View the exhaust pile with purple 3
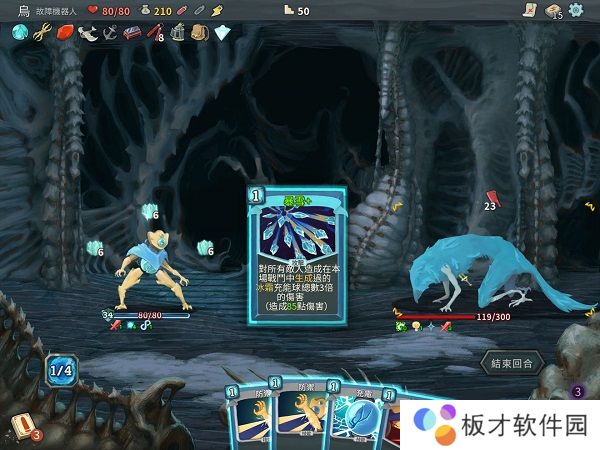Screen dimensions: 600x450 [x=575, y=391]
